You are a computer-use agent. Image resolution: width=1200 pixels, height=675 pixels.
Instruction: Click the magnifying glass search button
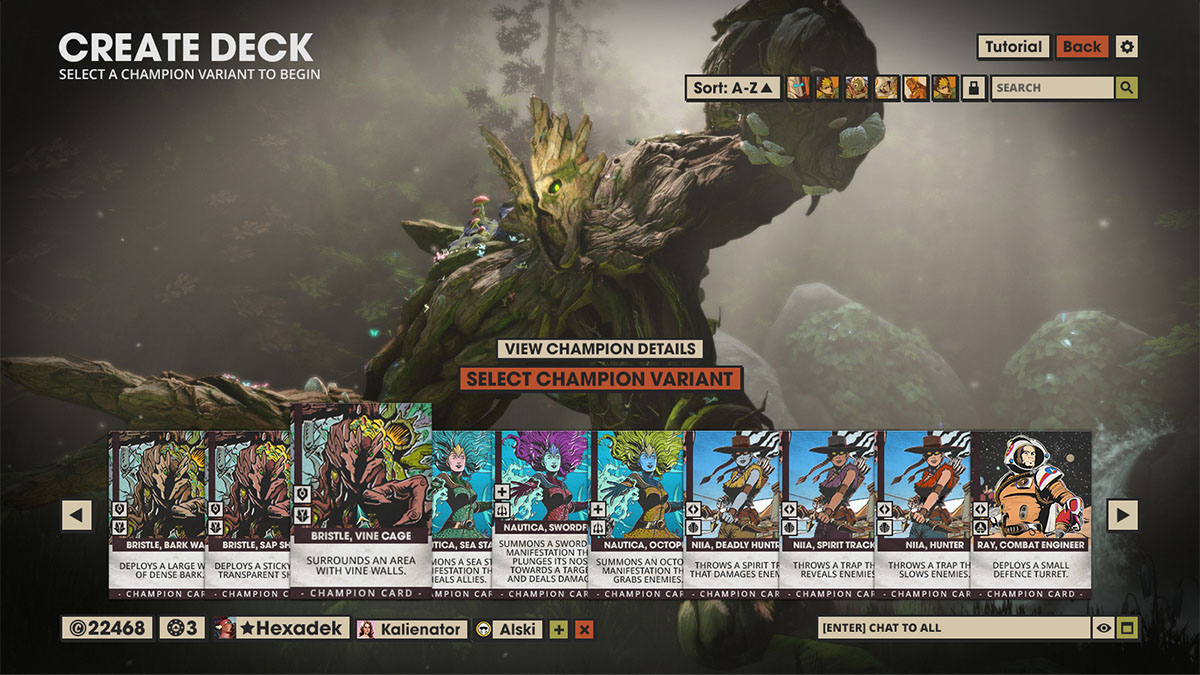1127,88
